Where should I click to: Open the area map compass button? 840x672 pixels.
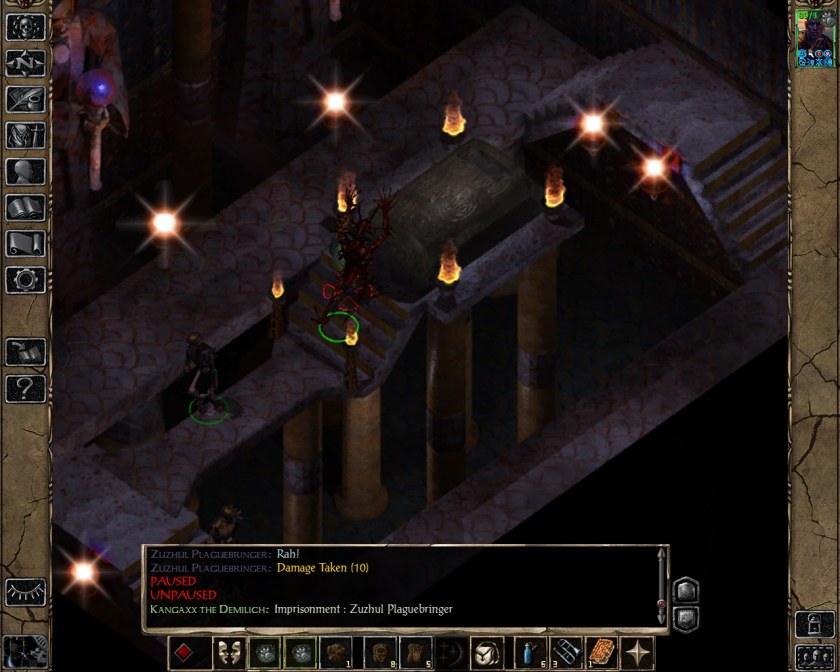coord(26,63)
